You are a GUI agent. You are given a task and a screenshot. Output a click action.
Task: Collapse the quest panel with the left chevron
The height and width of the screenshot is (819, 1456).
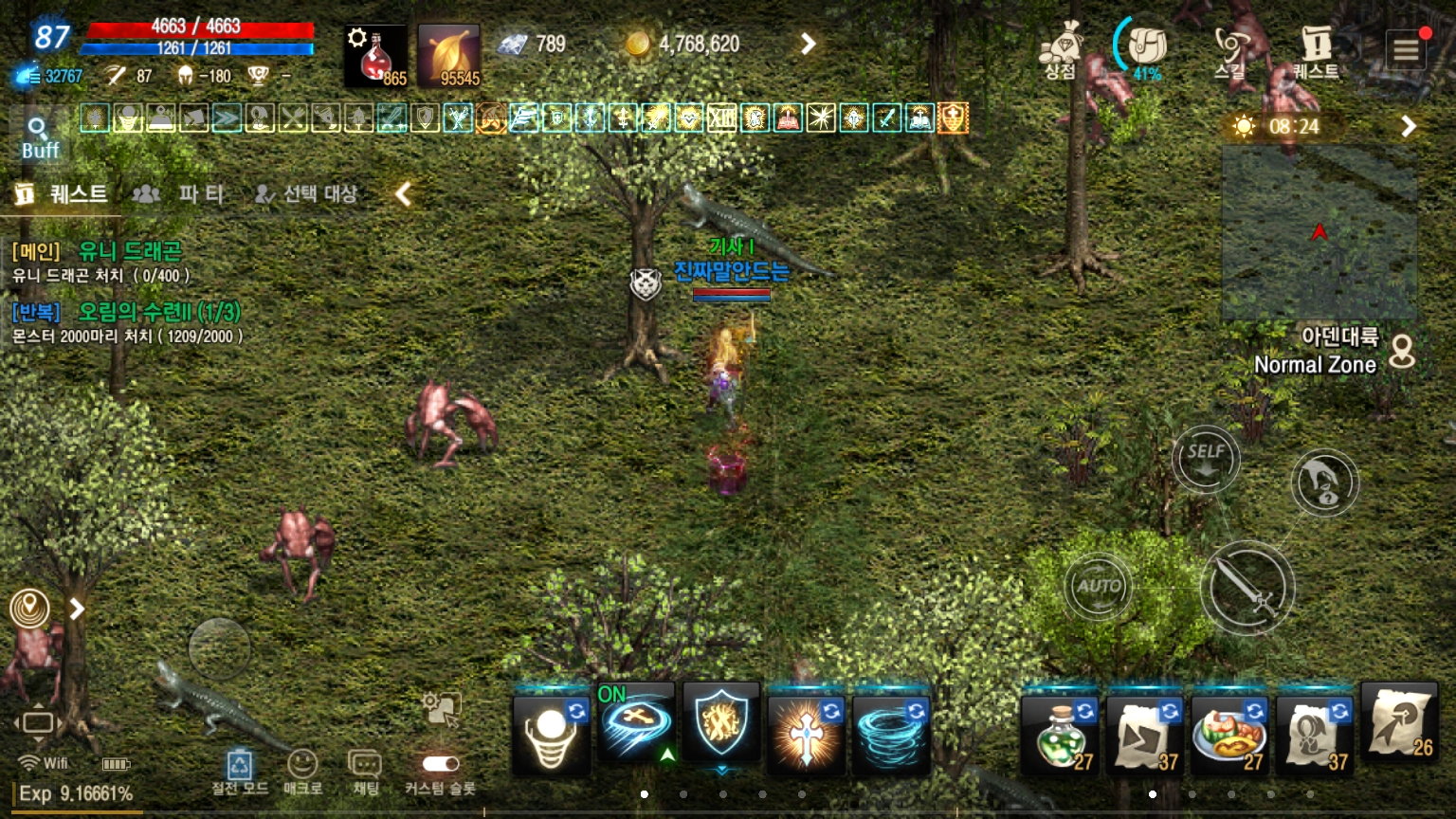click(x=403, y=193)
